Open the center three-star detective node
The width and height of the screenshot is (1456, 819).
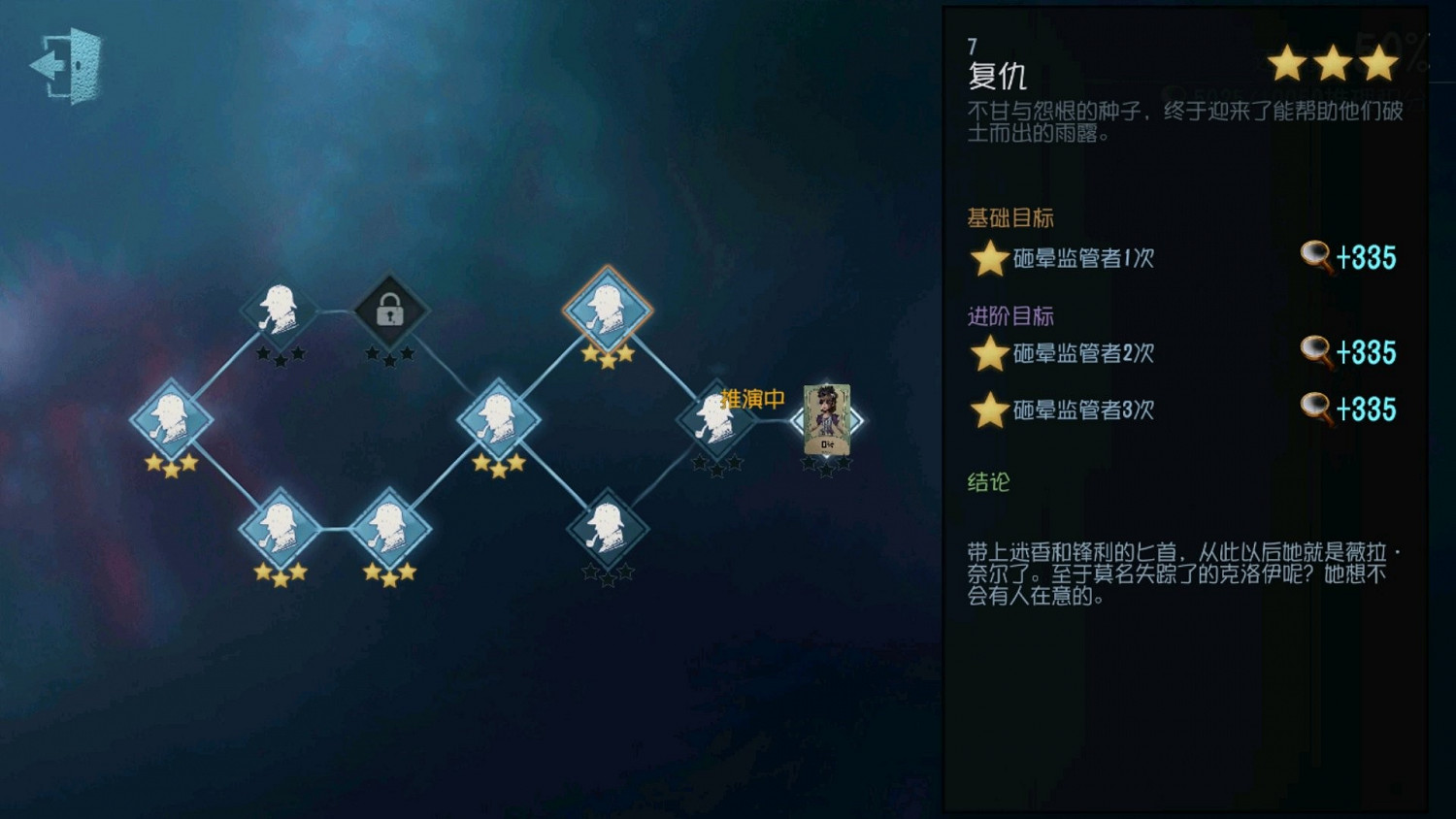(x=498, y=419)
